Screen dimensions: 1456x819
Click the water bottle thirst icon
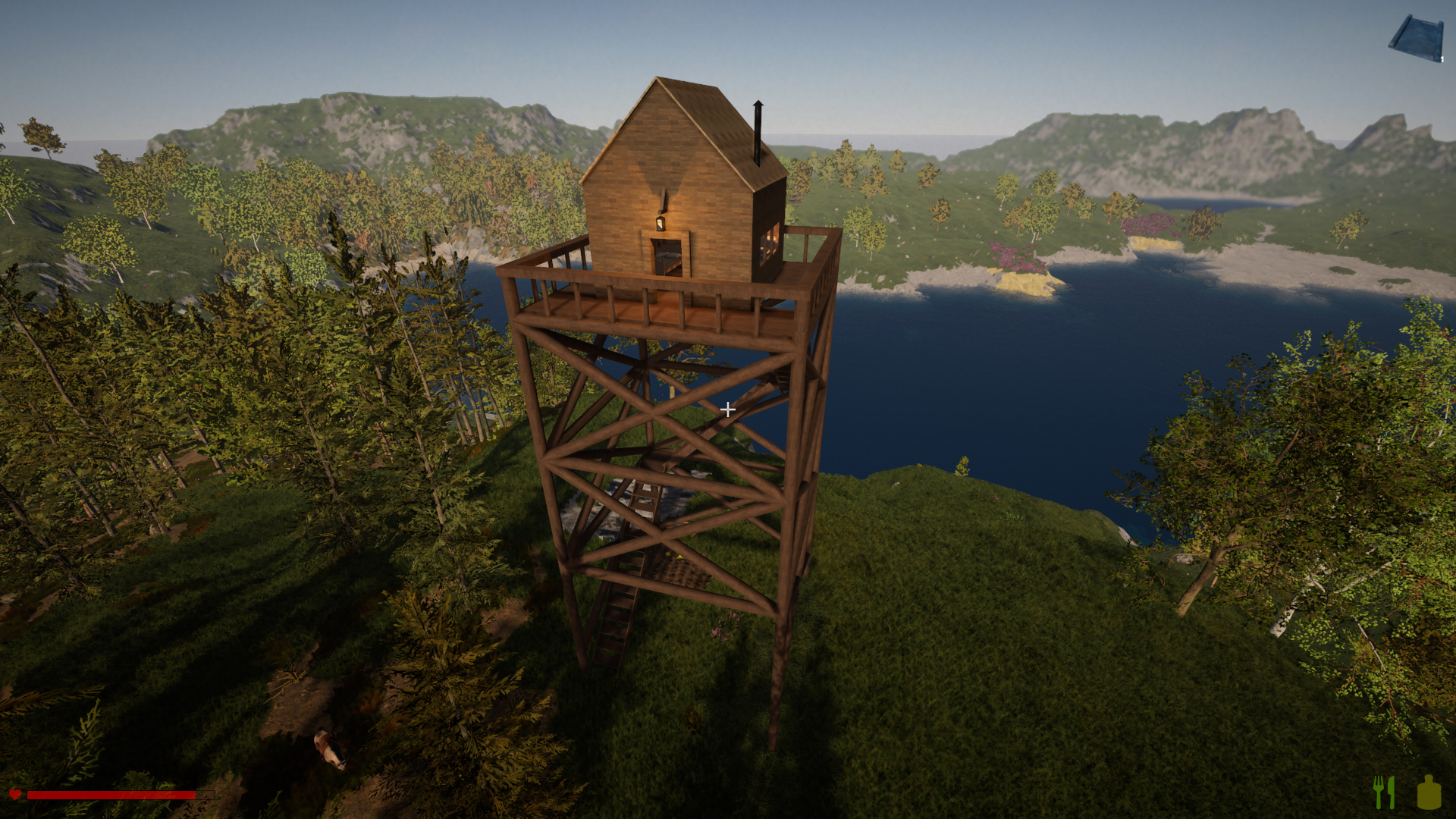pos(1429,792)
